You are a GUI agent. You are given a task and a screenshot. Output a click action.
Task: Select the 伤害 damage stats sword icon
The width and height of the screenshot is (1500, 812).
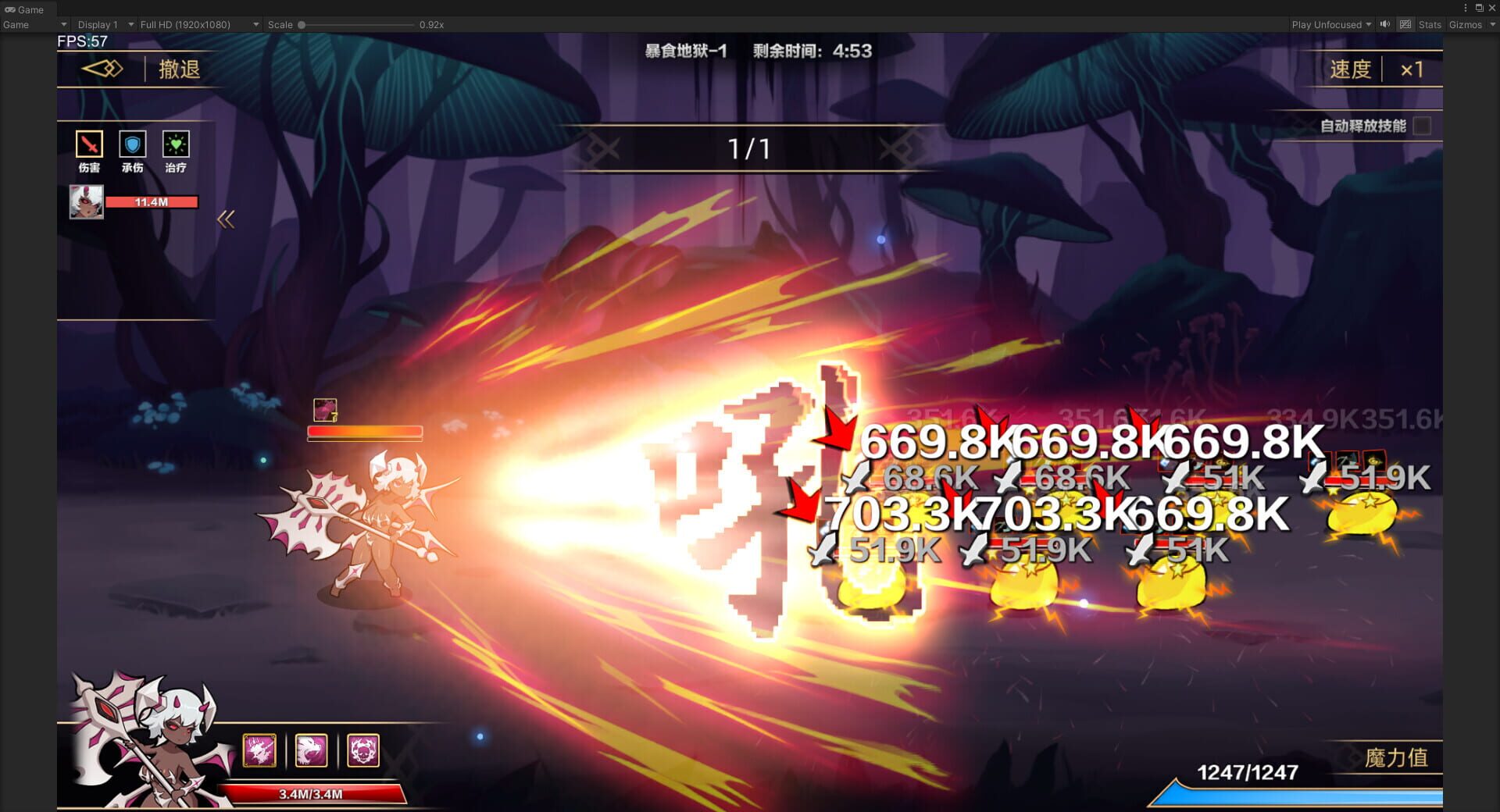[88, 144]
